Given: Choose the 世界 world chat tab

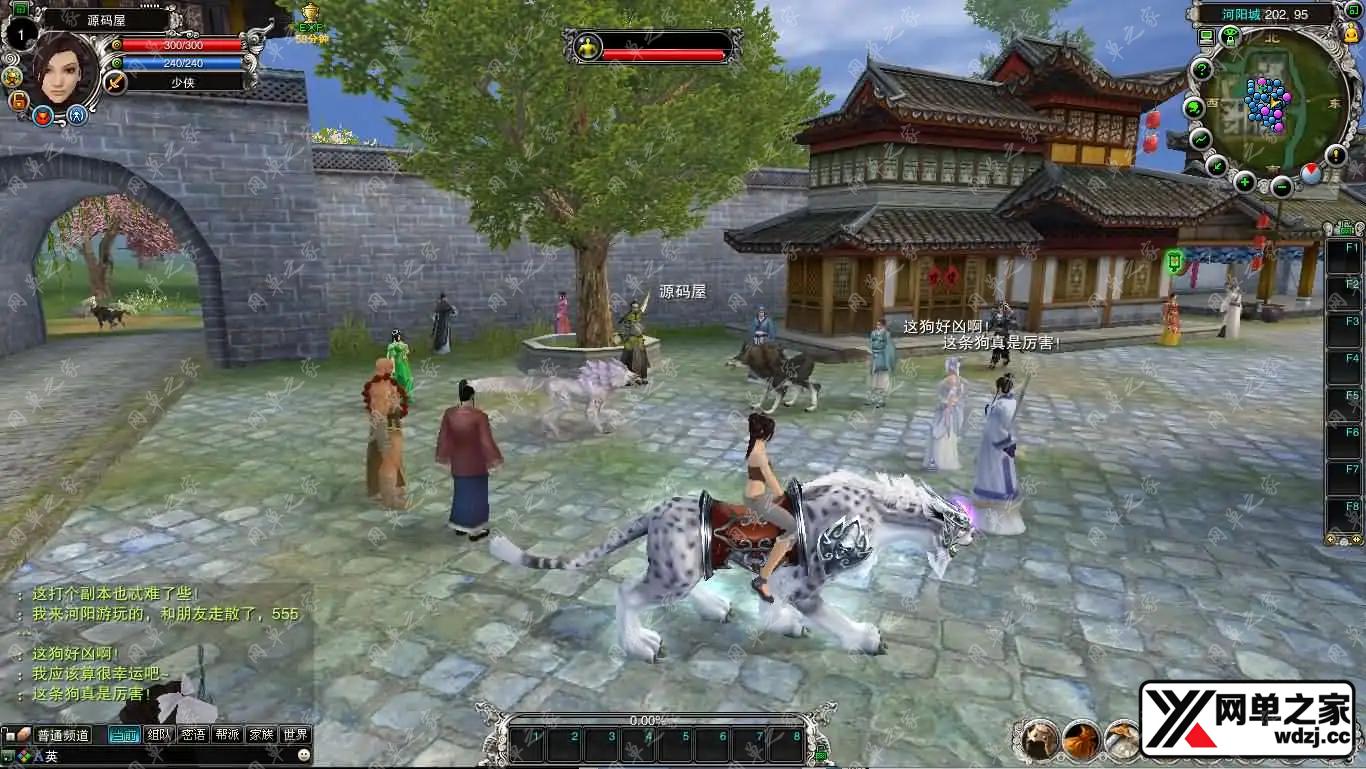Looking at the screenshot, I should point(295,735).
